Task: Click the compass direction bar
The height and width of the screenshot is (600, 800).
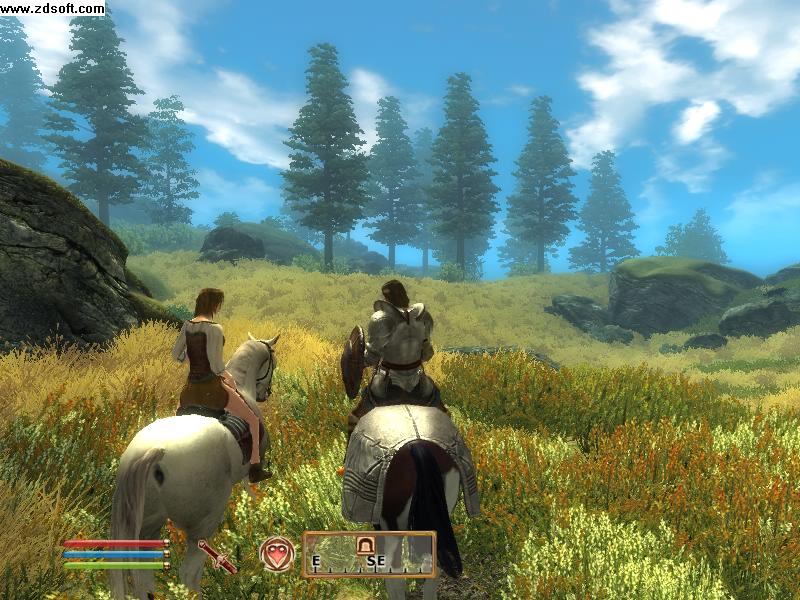Action: pyautogui.click(x=369, y=555)
